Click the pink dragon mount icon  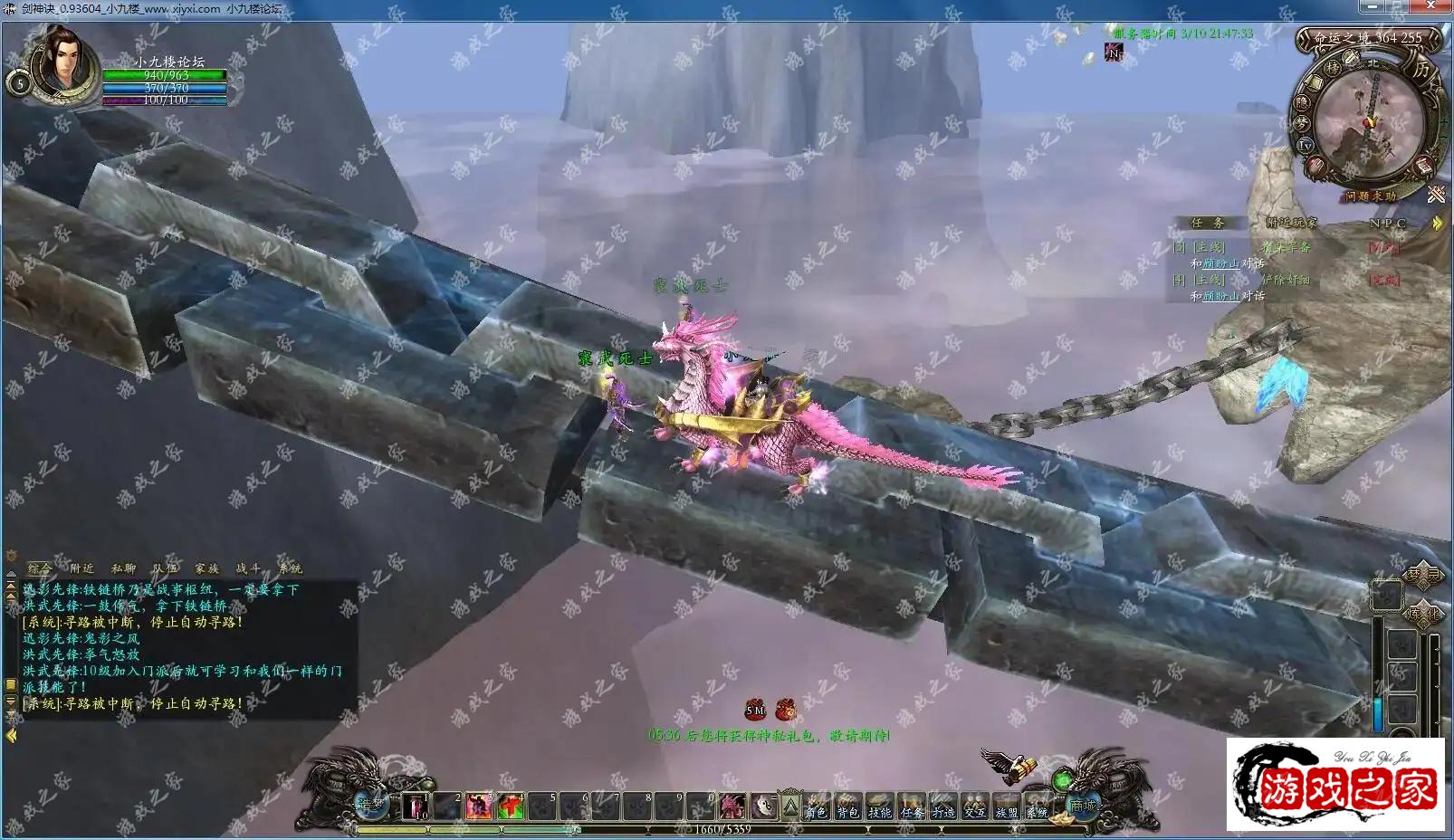[732, 806]
